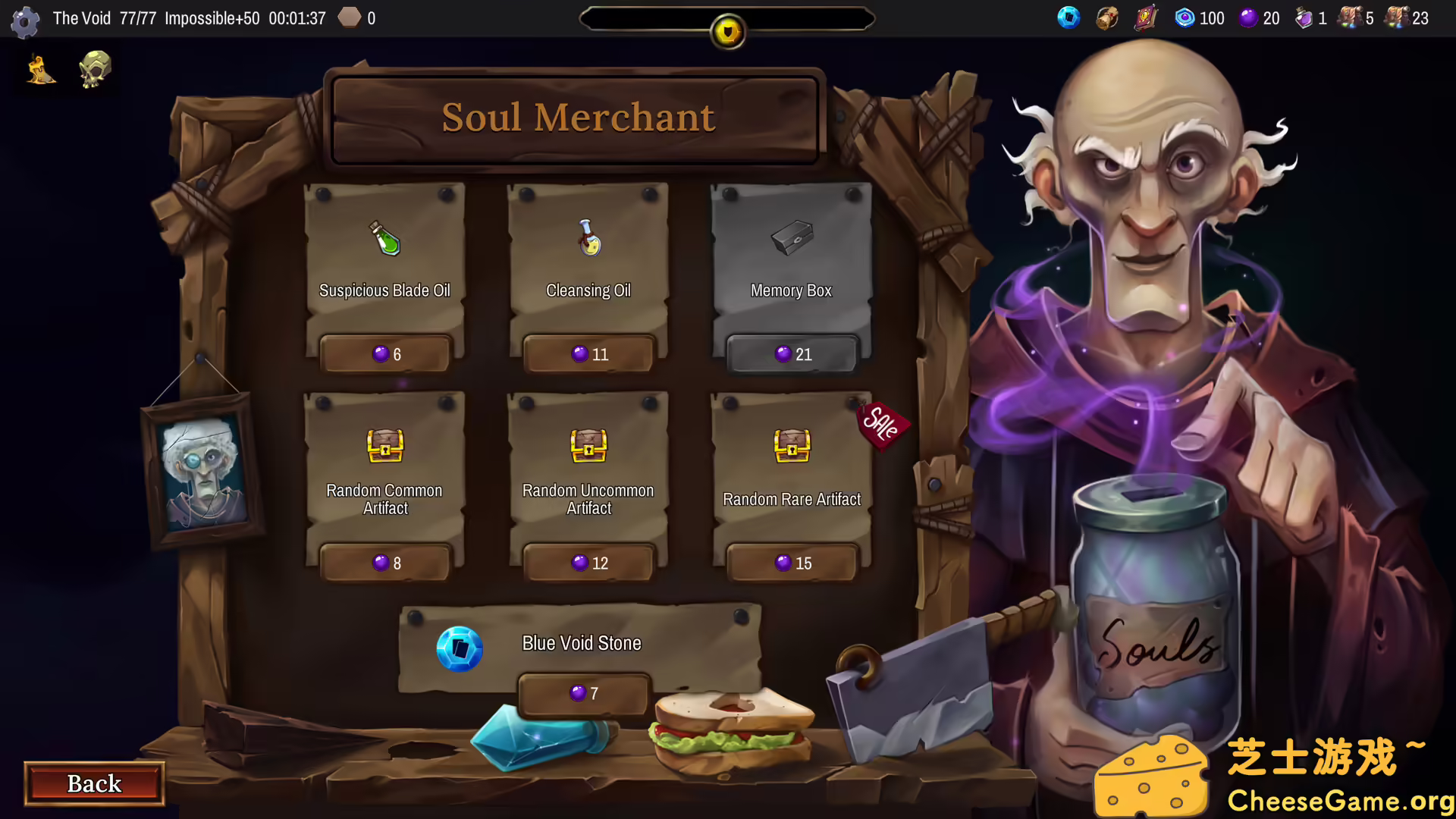1456x819 pixels.
Task: Purchase the Random Common Artifact
Action: tap(384, 563)
